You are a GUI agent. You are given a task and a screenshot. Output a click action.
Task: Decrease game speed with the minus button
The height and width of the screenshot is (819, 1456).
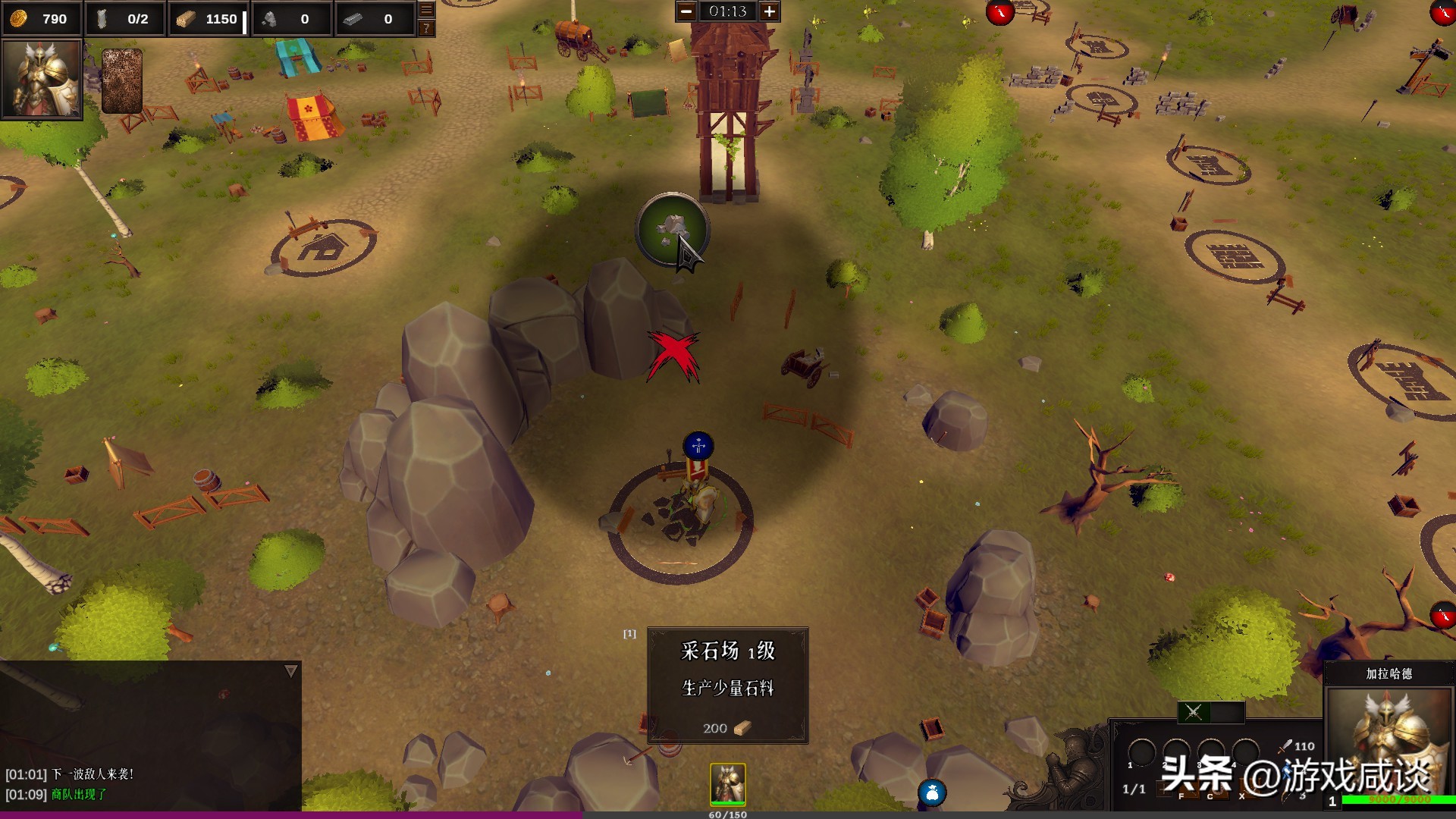[686, 11]
